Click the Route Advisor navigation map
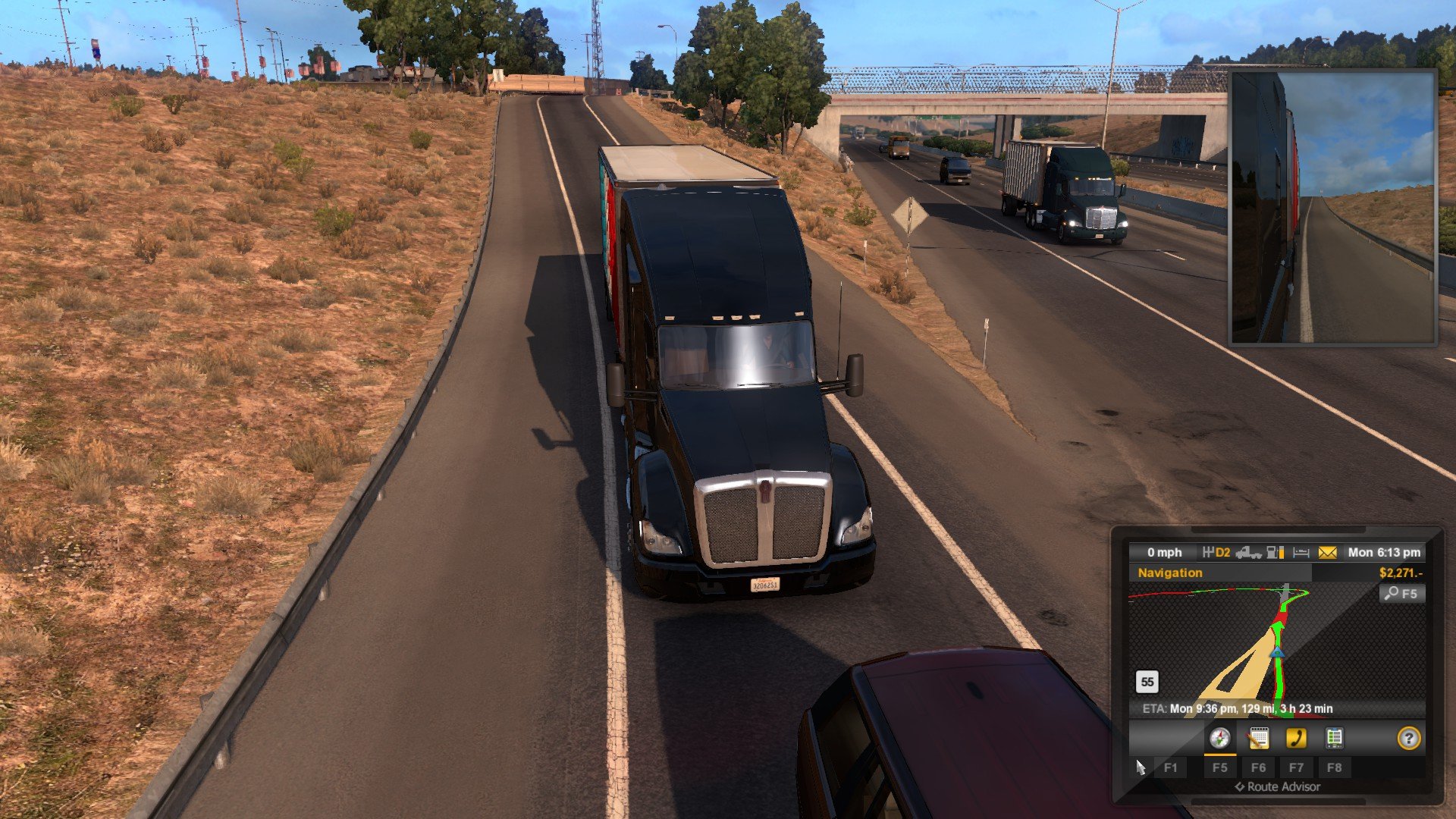This screenshot has width=1456, height=819. [1259, 645]
